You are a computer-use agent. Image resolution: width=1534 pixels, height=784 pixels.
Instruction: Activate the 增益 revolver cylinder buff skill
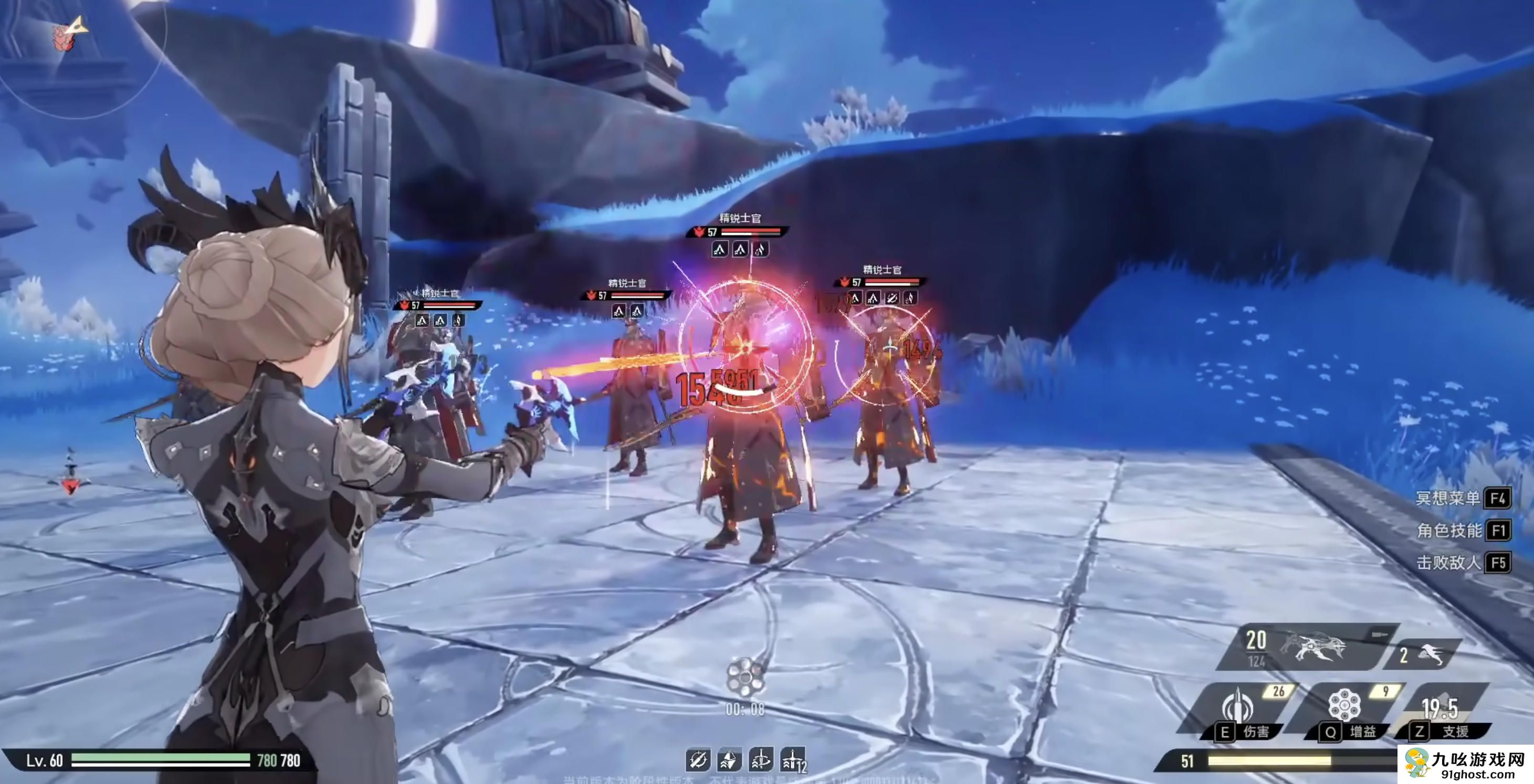point(1348,711)
